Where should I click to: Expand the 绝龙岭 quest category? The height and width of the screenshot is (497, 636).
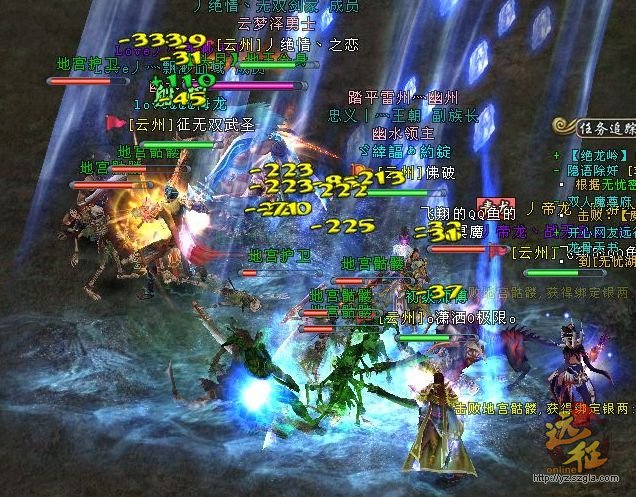pyautogui.click(x=556, y=155)
